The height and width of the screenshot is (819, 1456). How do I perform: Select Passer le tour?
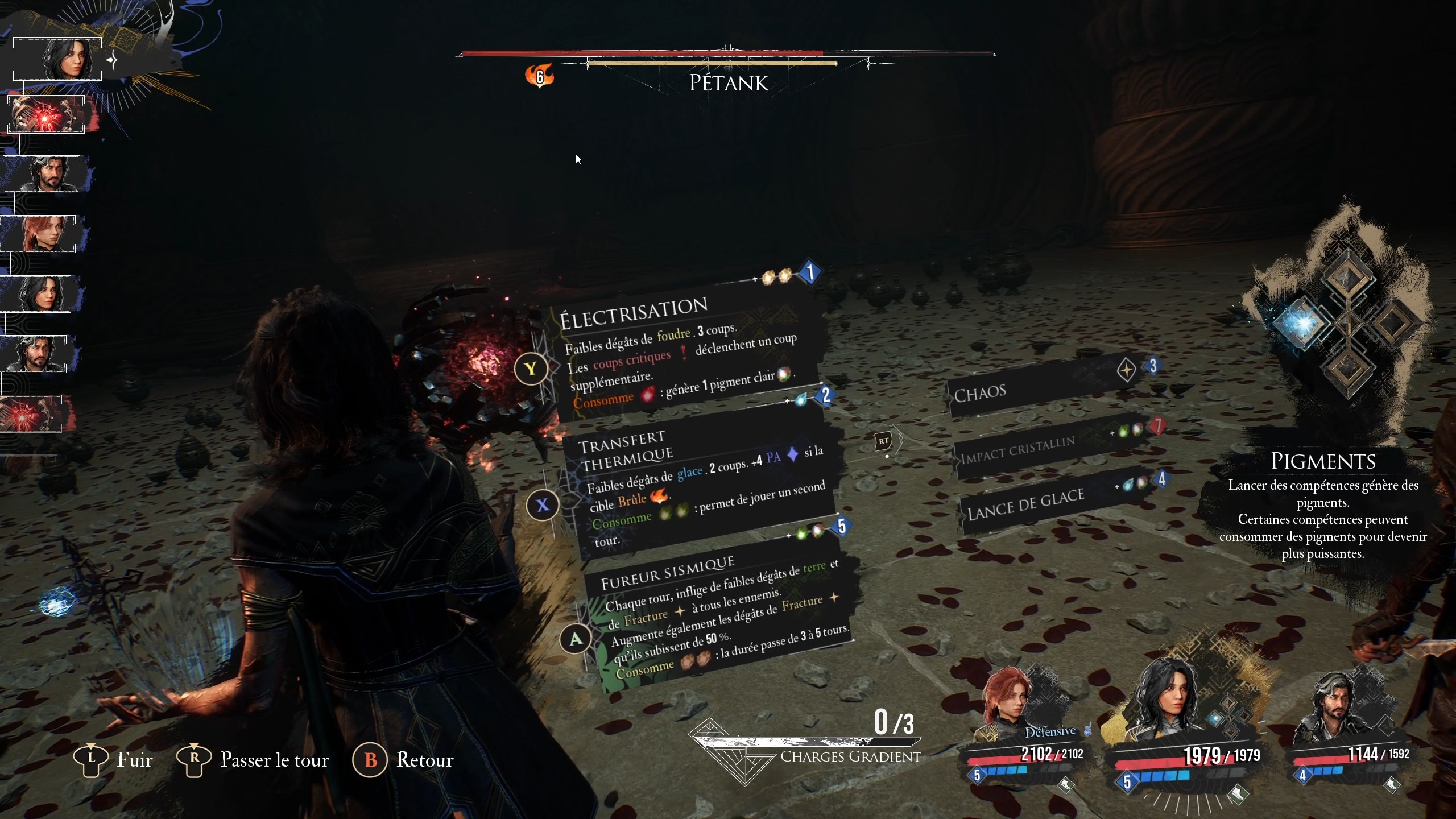253,760
